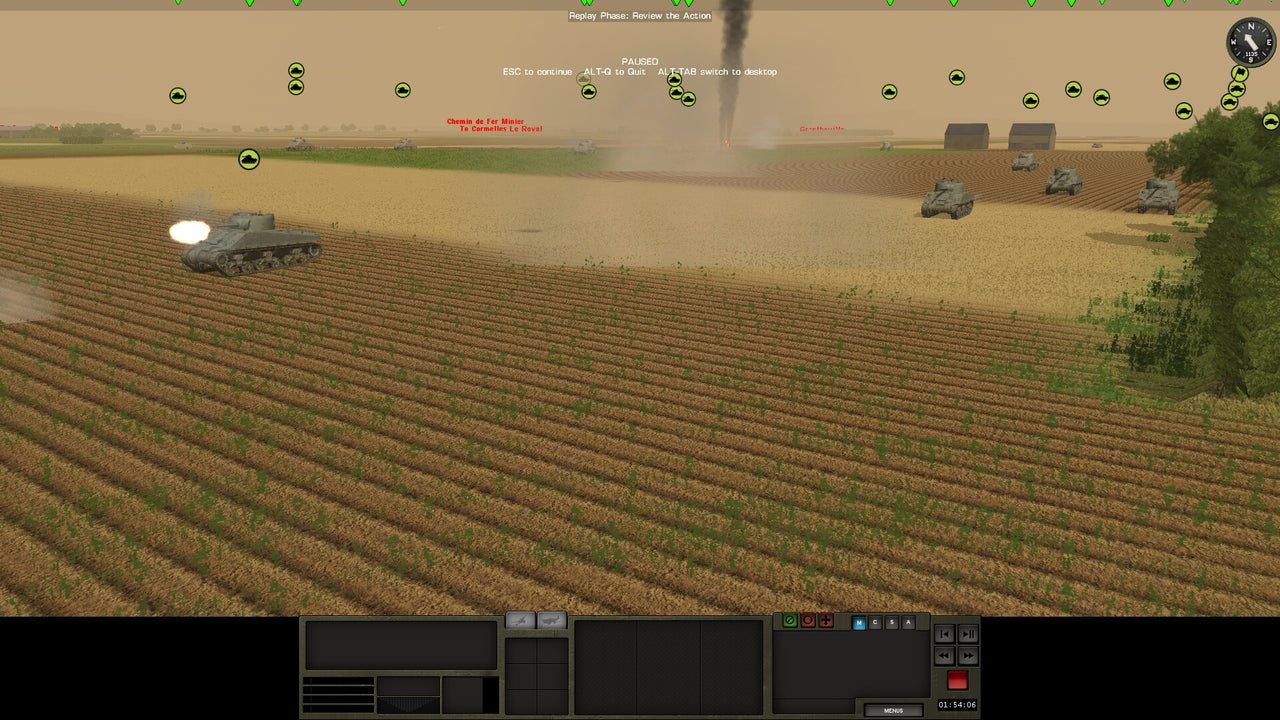The height and width of the screenshot is (720, 1280).
Task: Toggle the S display mode button
Action: pyautogui.click(x=892, y=623)
